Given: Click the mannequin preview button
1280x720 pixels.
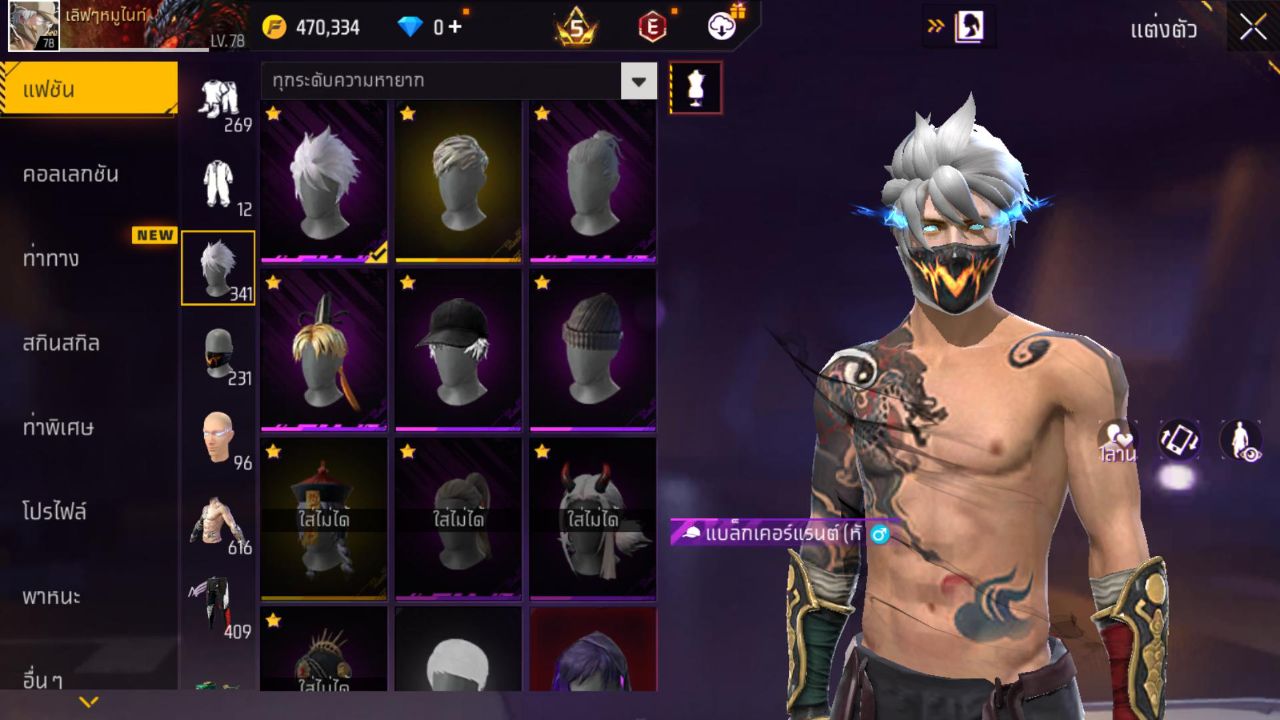Looking at the screenshot, I should [695, 88].
